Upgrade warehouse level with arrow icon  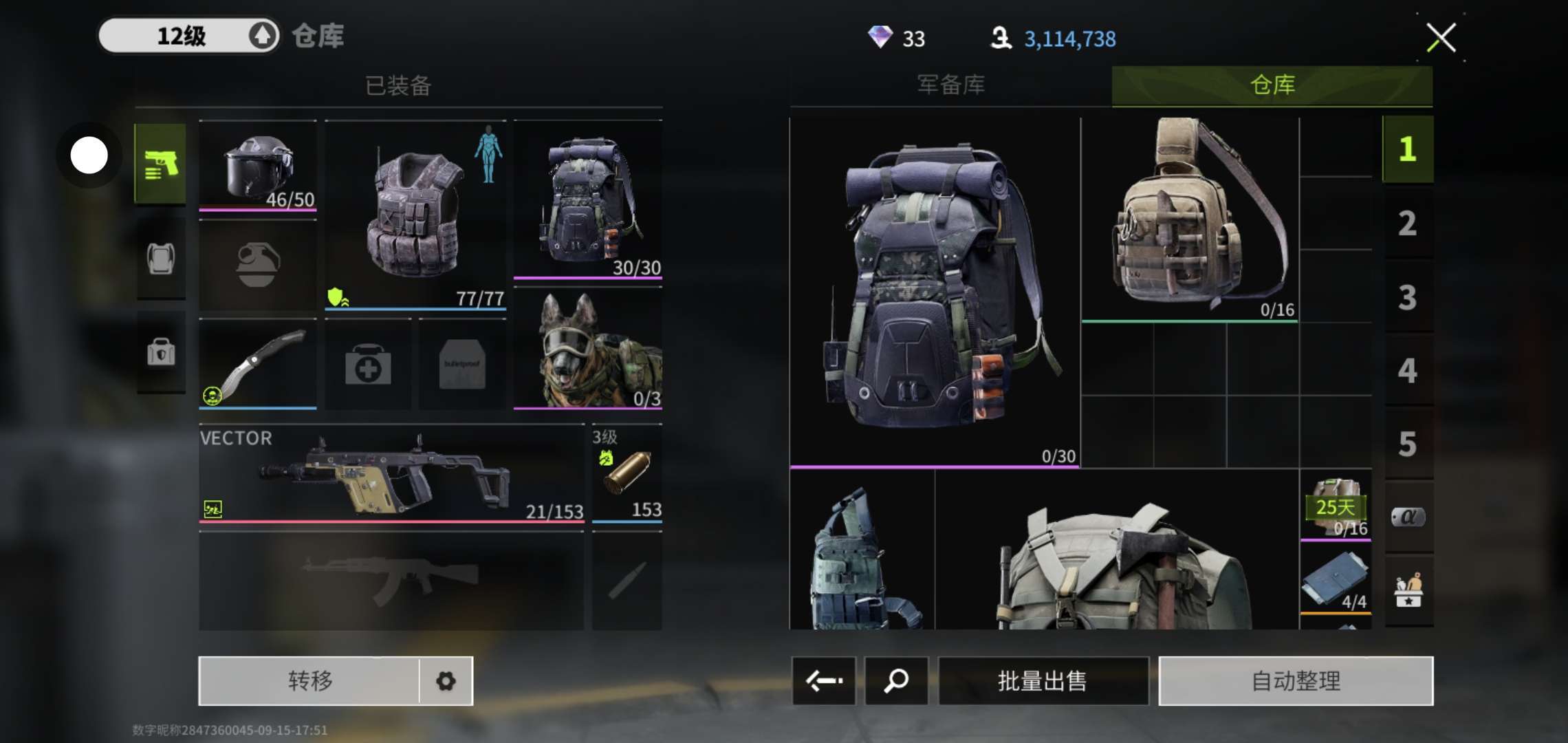coord(262,36)
